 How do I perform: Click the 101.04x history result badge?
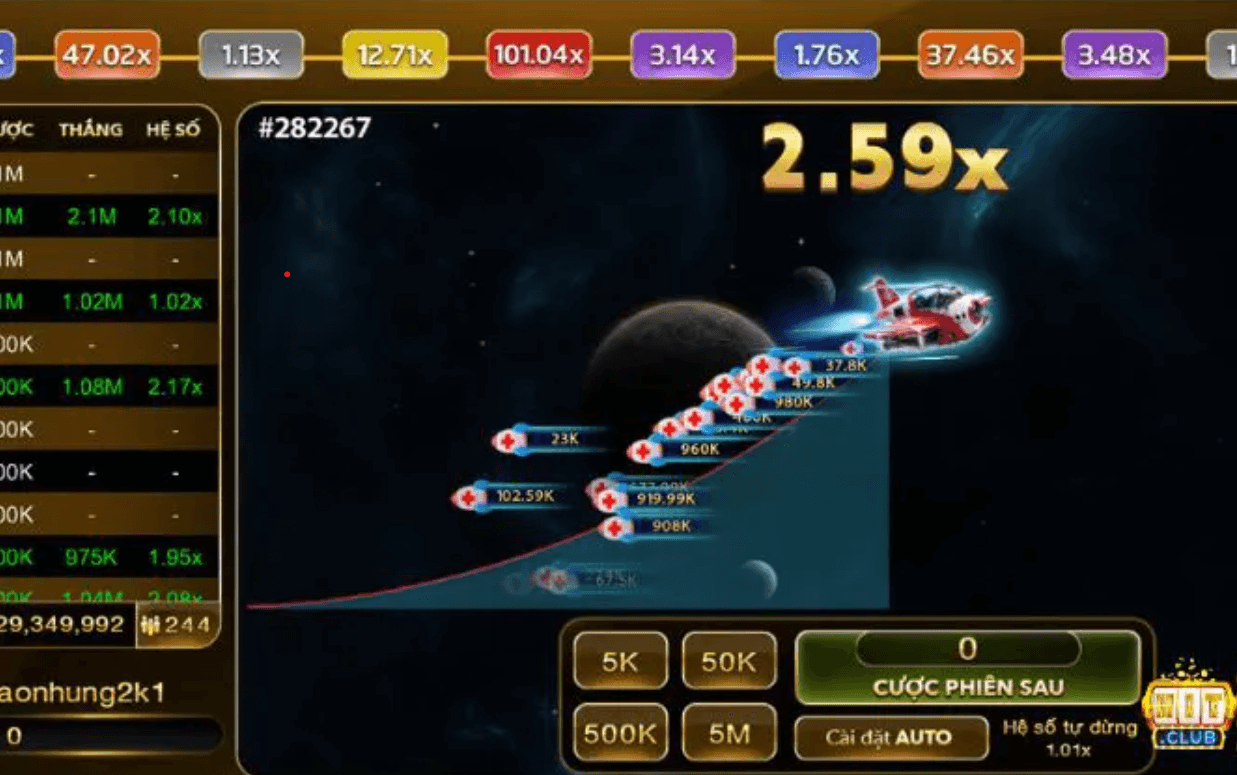pyautogui.click(x=539, y=55)
